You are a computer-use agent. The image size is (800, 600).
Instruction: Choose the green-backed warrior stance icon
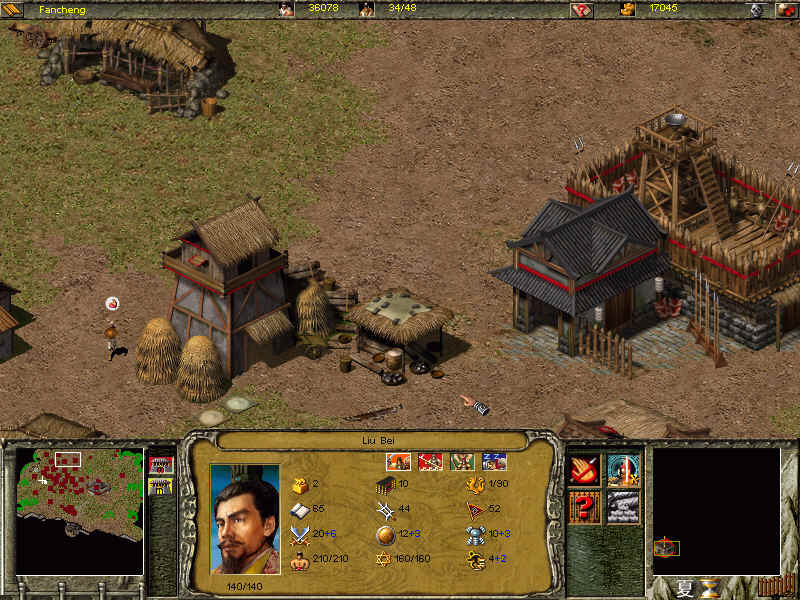(x=462, y=461)
